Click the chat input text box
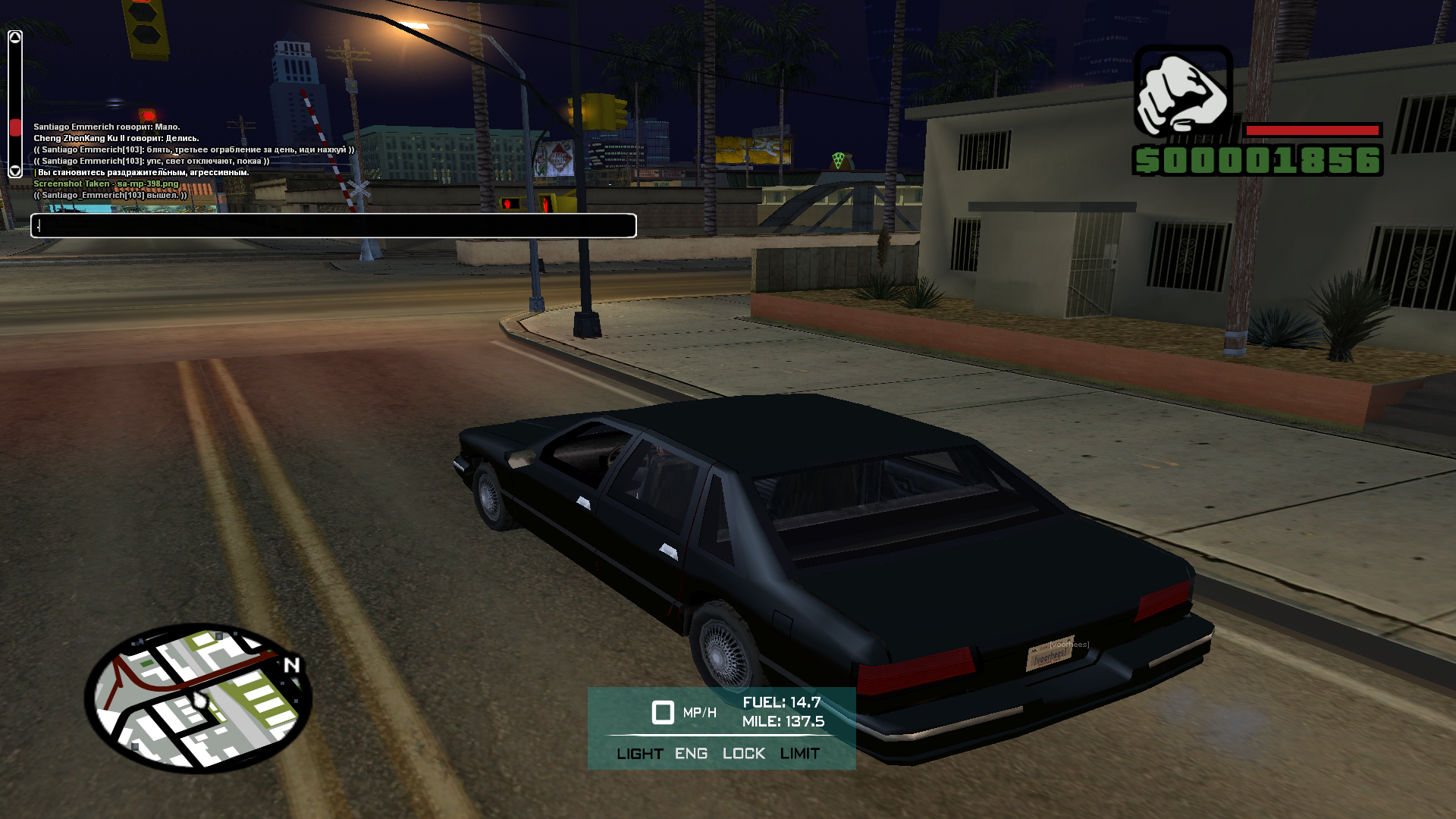 coord(334,225)
